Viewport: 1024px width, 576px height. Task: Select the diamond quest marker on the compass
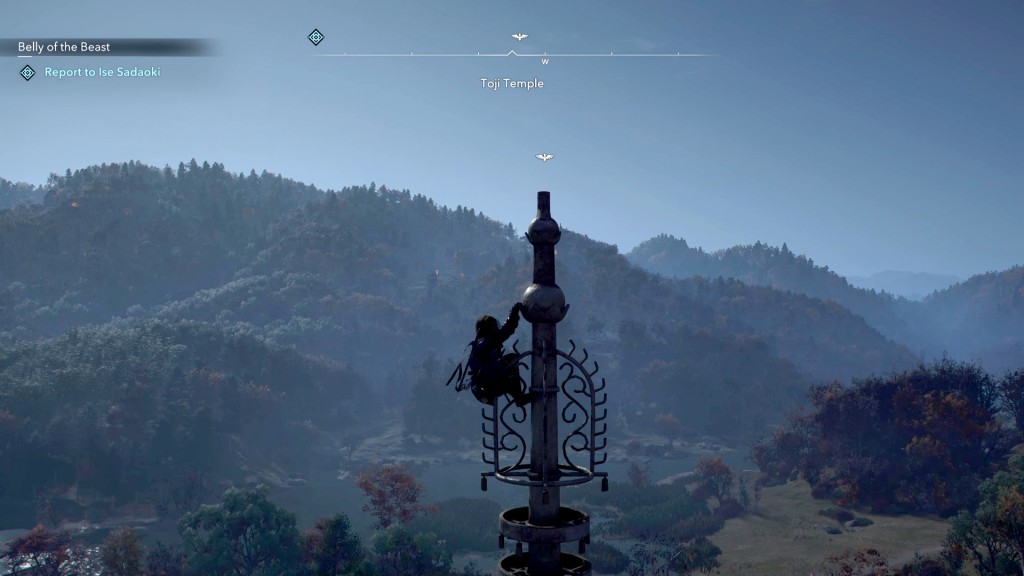tap(316, 37)
